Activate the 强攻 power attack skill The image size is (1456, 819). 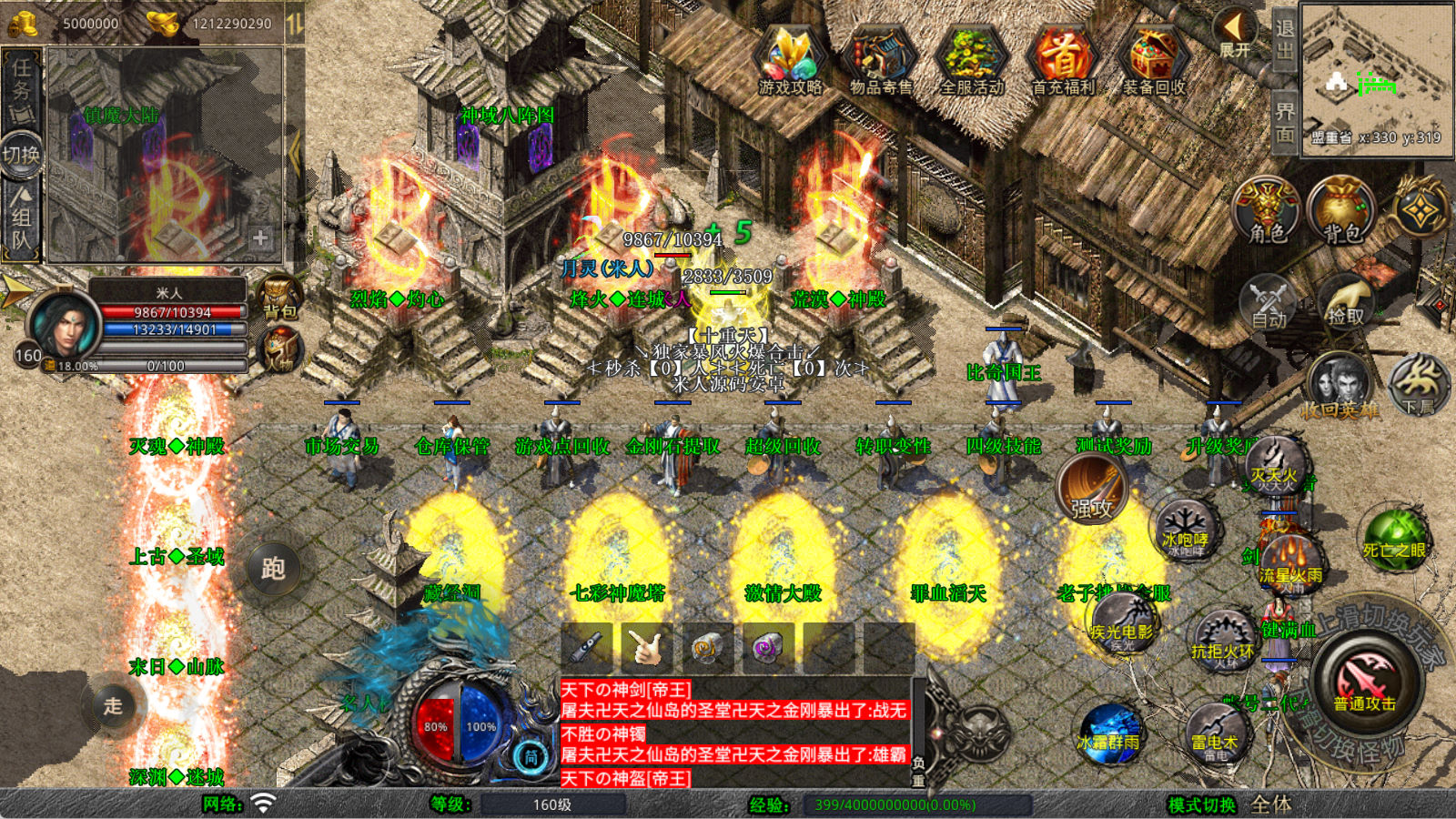1092,488
